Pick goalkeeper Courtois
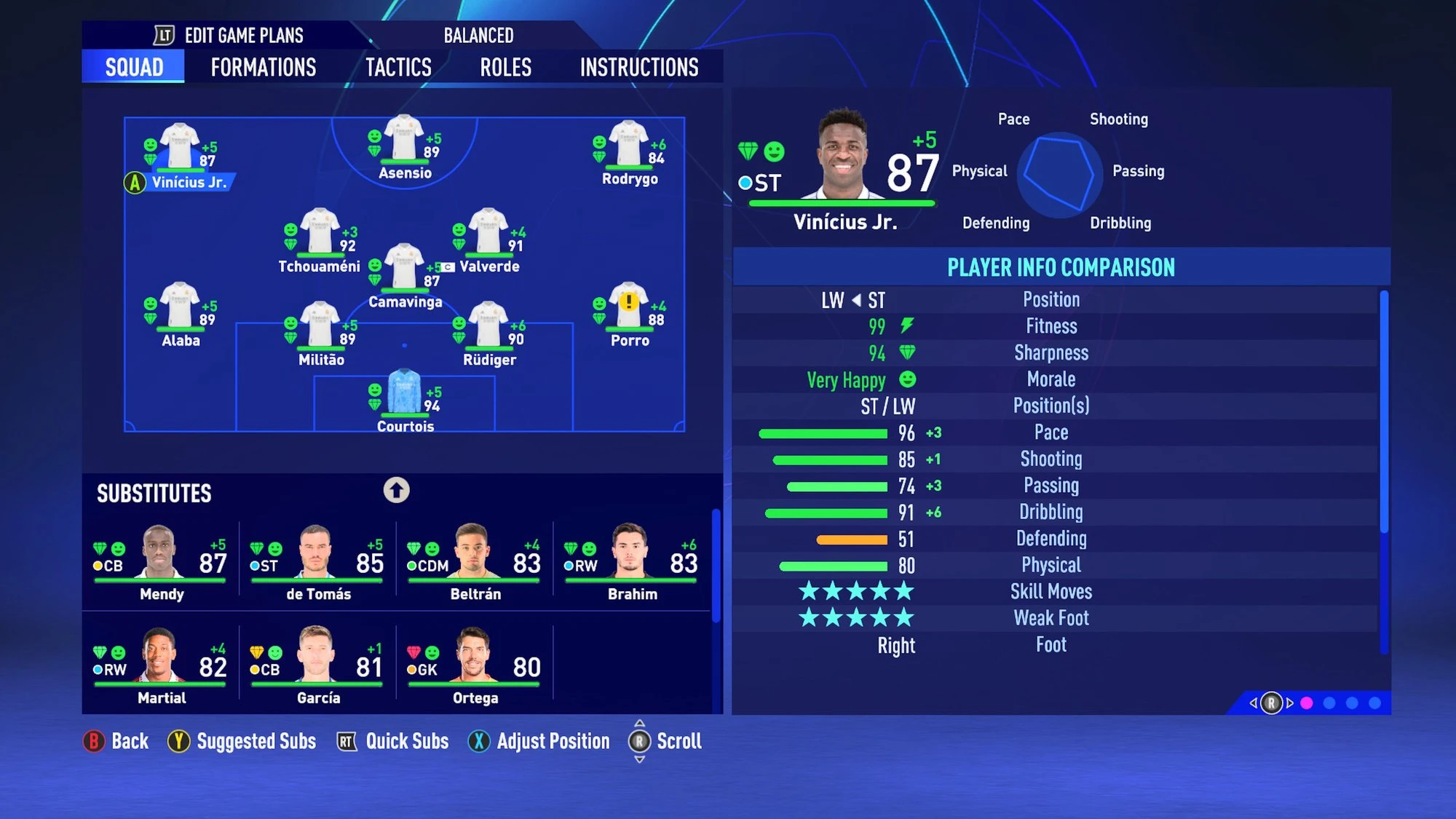1456x819 pixels. [405, 393]
